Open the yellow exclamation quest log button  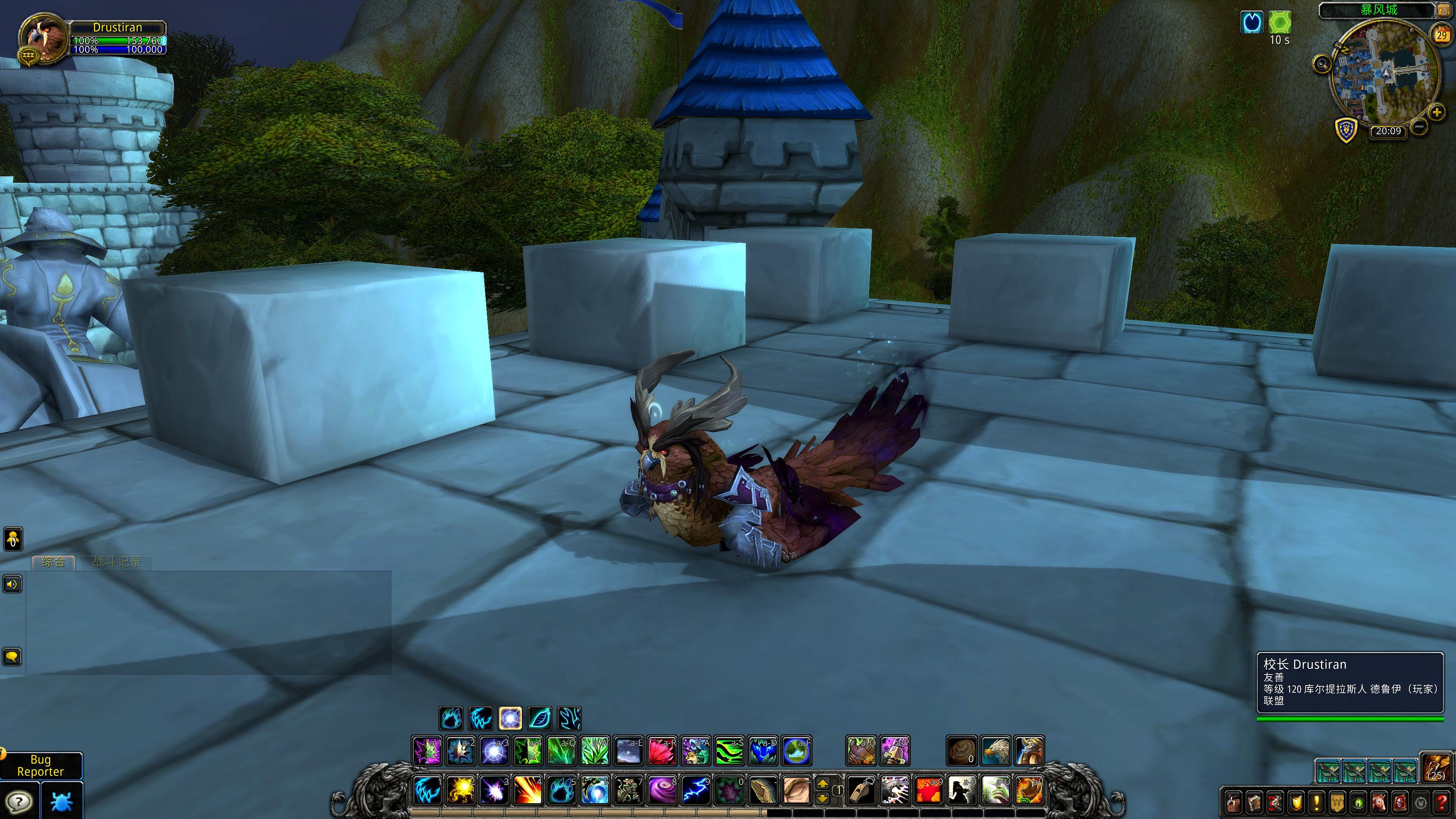(x=1316, y=803)
